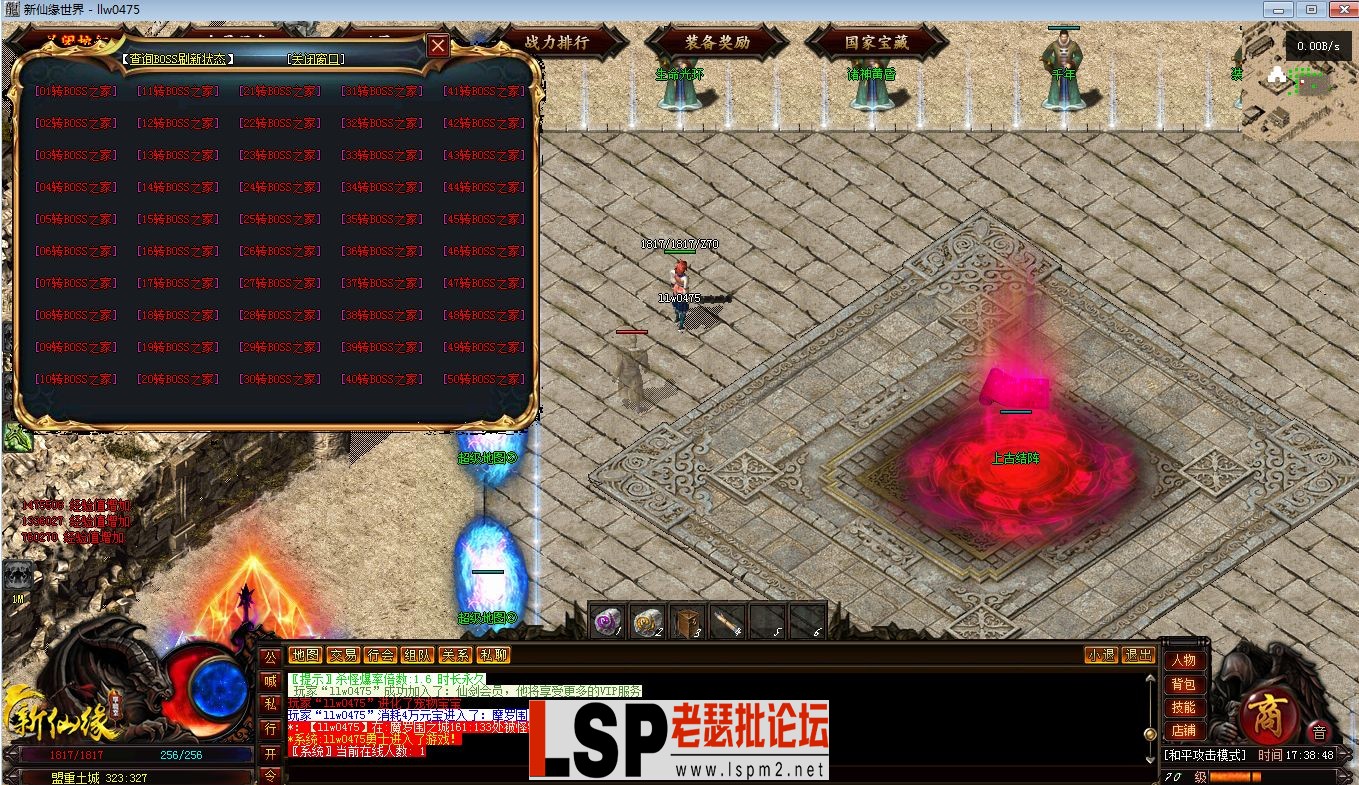Open the 背包 backpack
This screenshot has height=785, width=1359.
[x=1184, y=685]
